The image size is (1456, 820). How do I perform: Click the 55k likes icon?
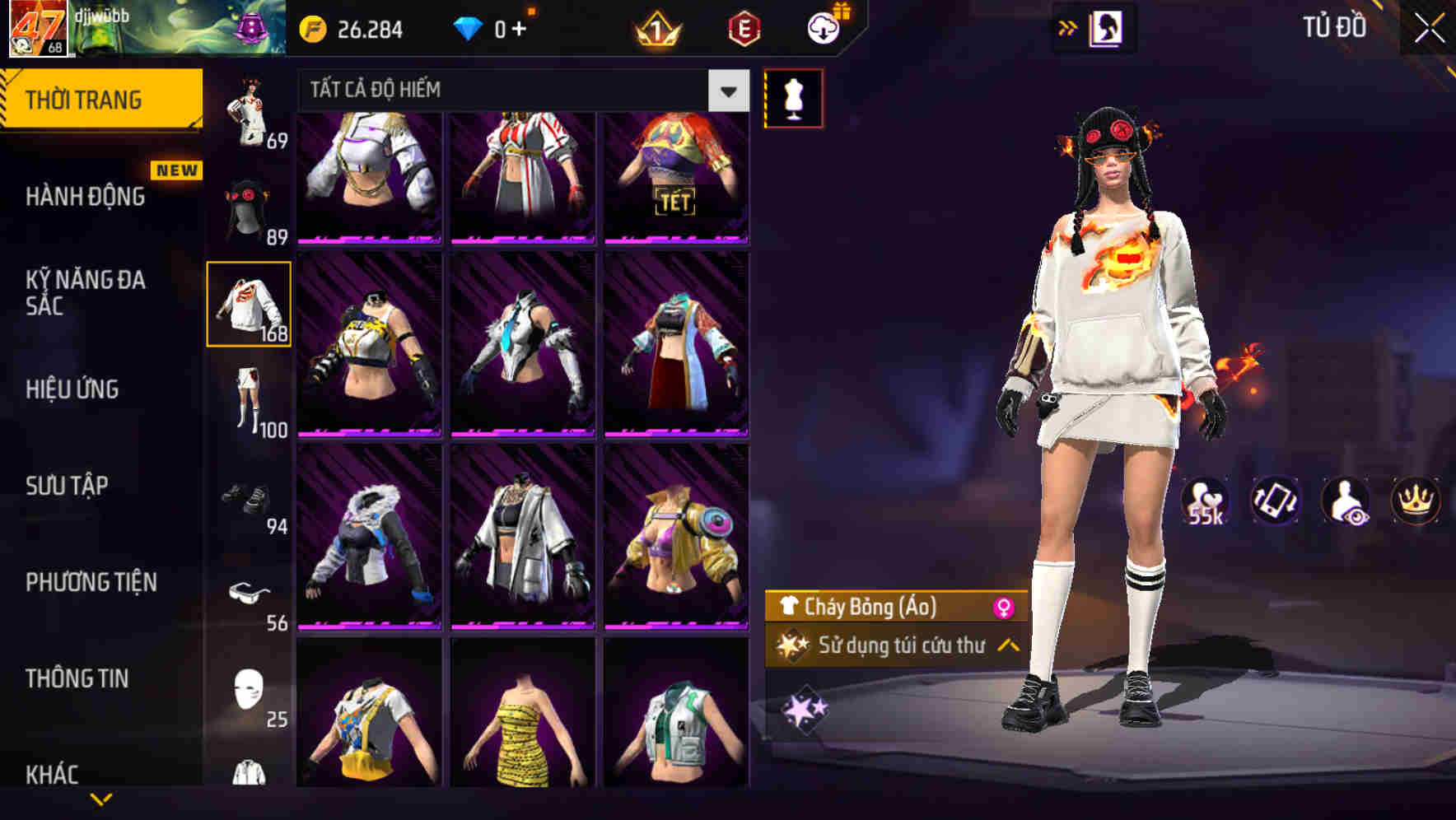(x=1207, y=501)
